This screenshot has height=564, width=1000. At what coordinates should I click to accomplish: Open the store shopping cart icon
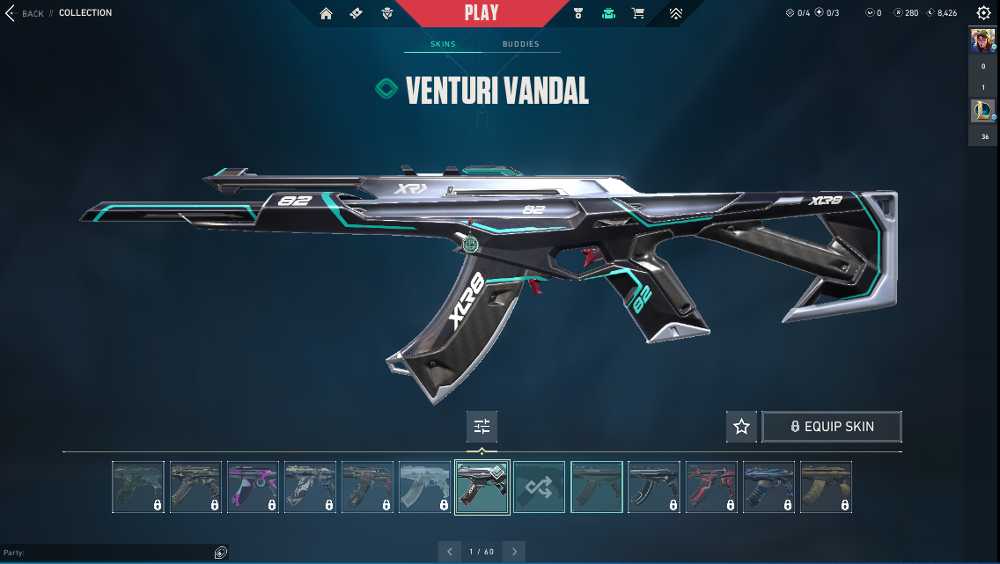pyautogui.click(x=637, y=13)
